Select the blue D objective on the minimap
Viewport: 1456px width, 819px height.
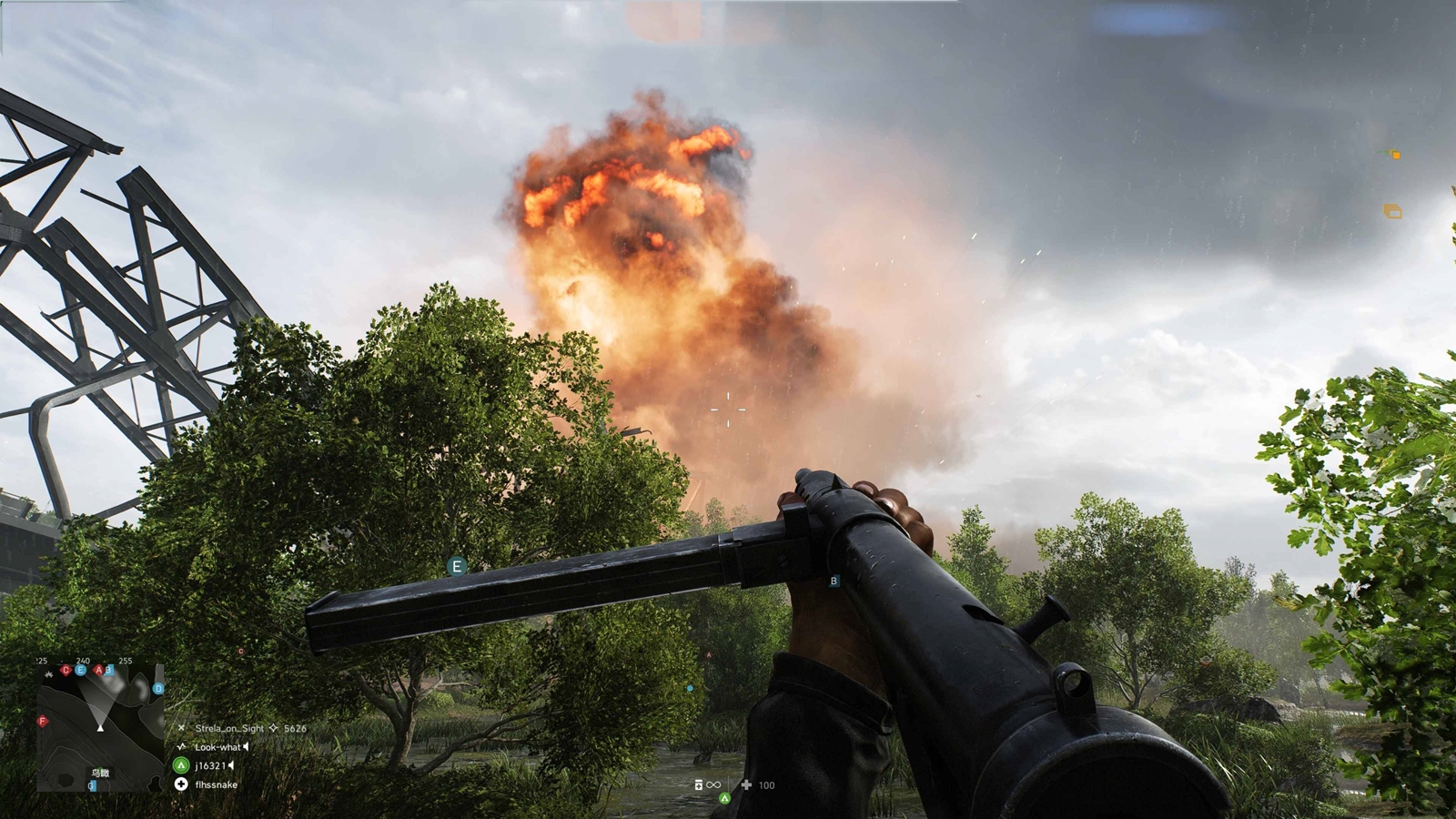pos(158,689)
